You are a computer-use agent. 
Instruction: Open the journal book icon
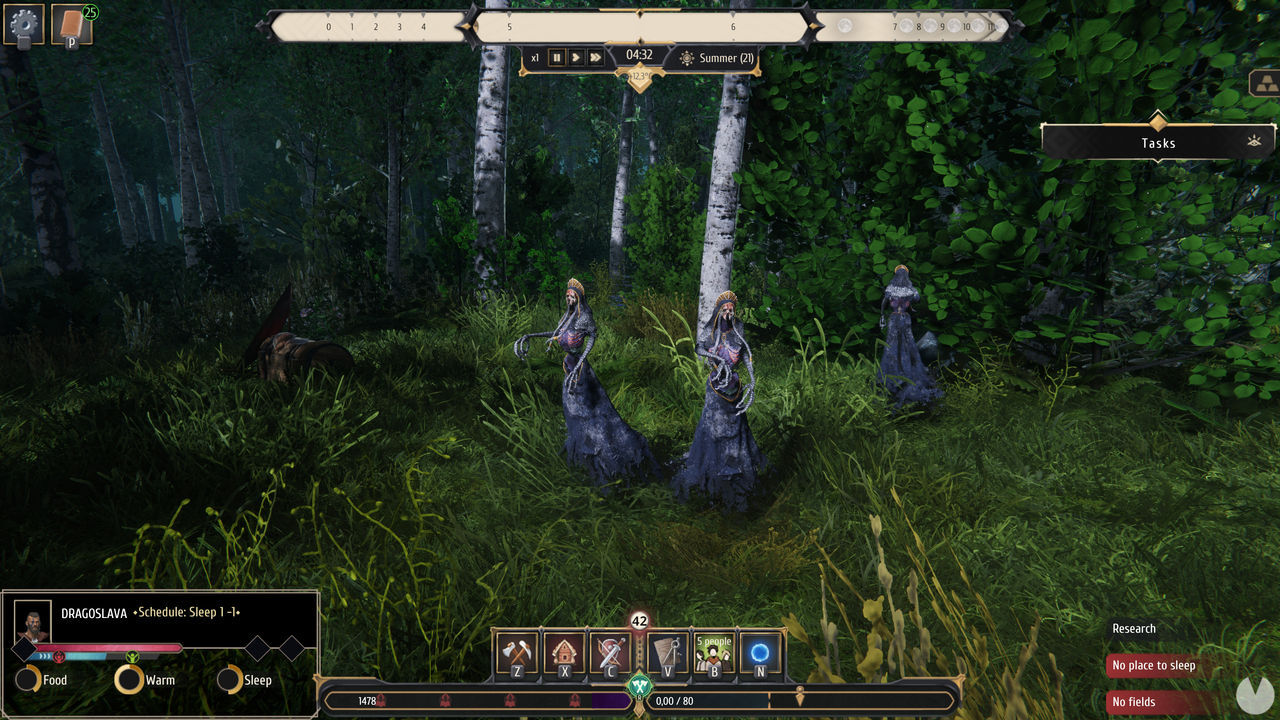pyautogui.click(x=72, y=25)
